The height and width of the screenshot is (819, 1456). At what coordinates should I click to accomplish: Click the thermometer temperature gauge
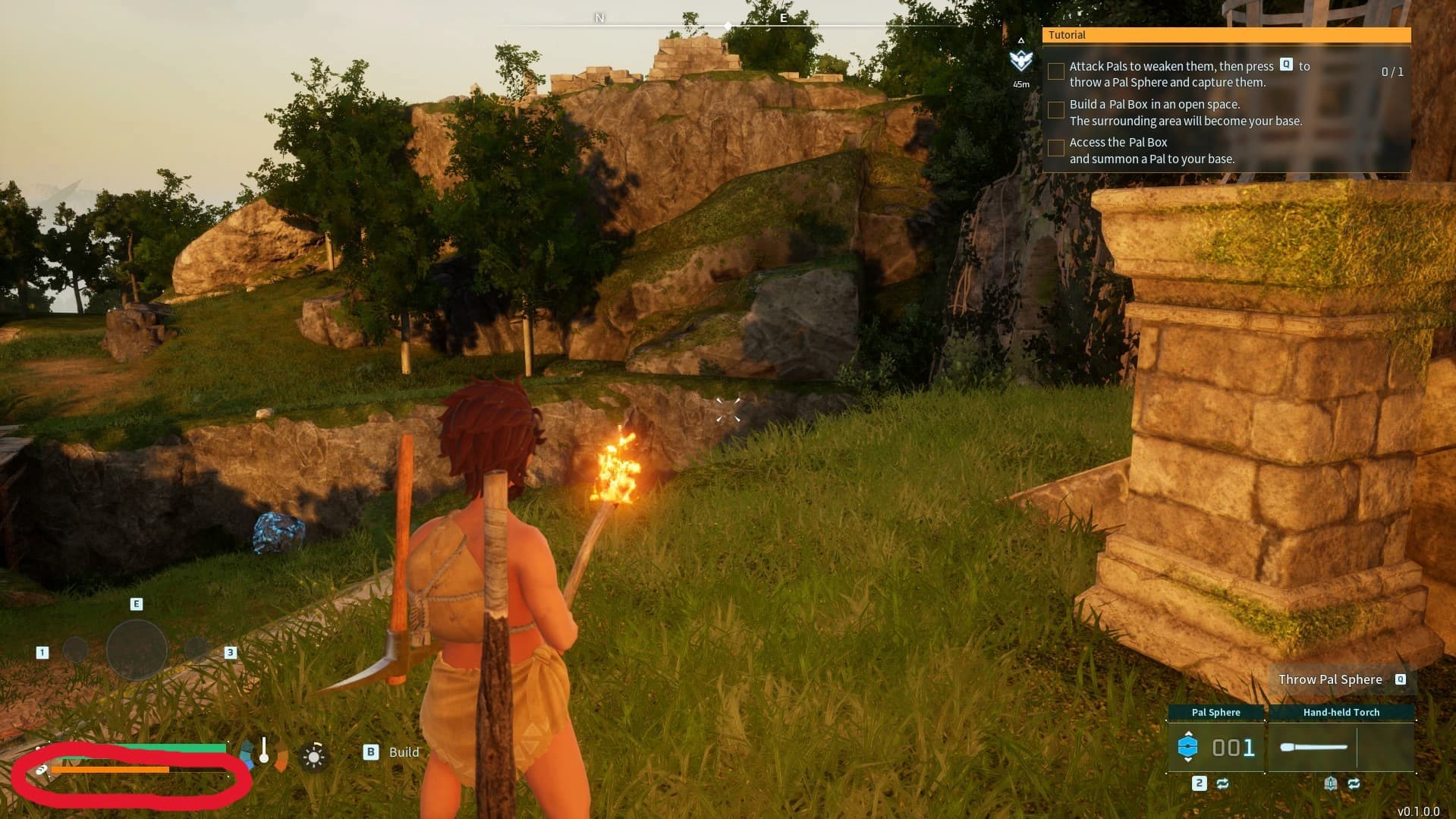point(263,750)
